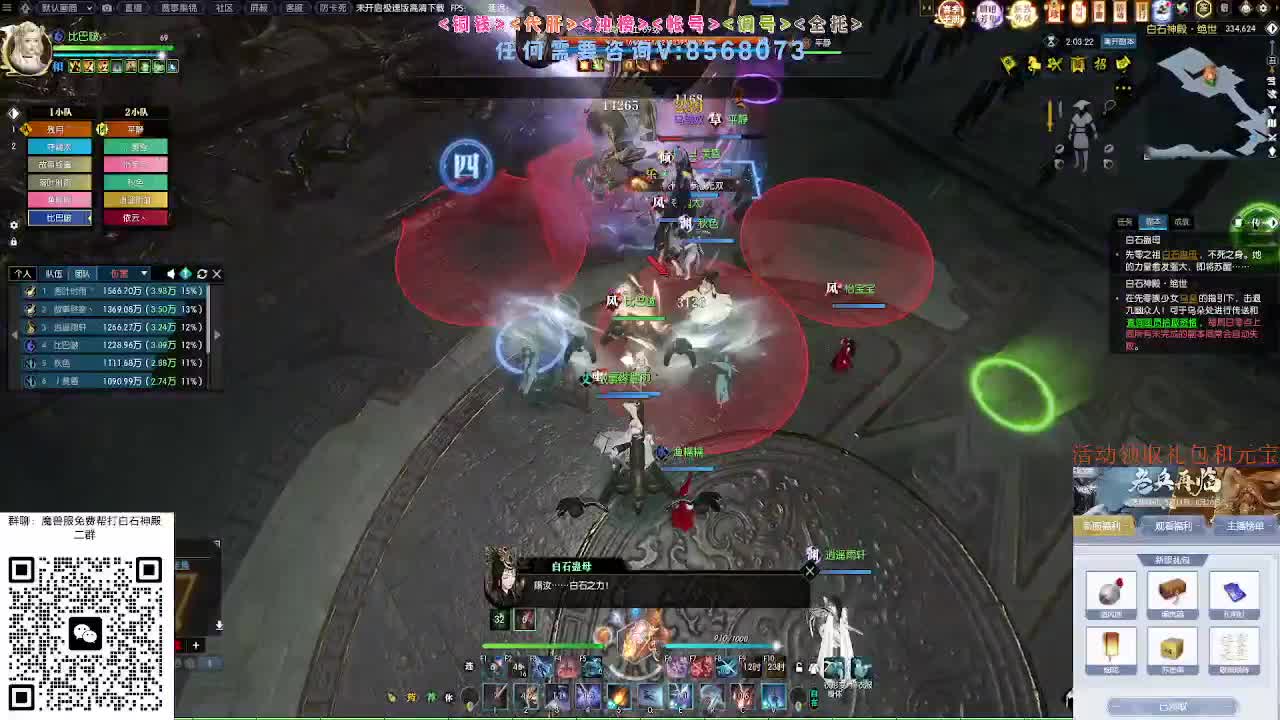Expand the arrow at the quest tracker's right edge
The height and width of the screenshot is (720, 1280).
pos(1273,222)
